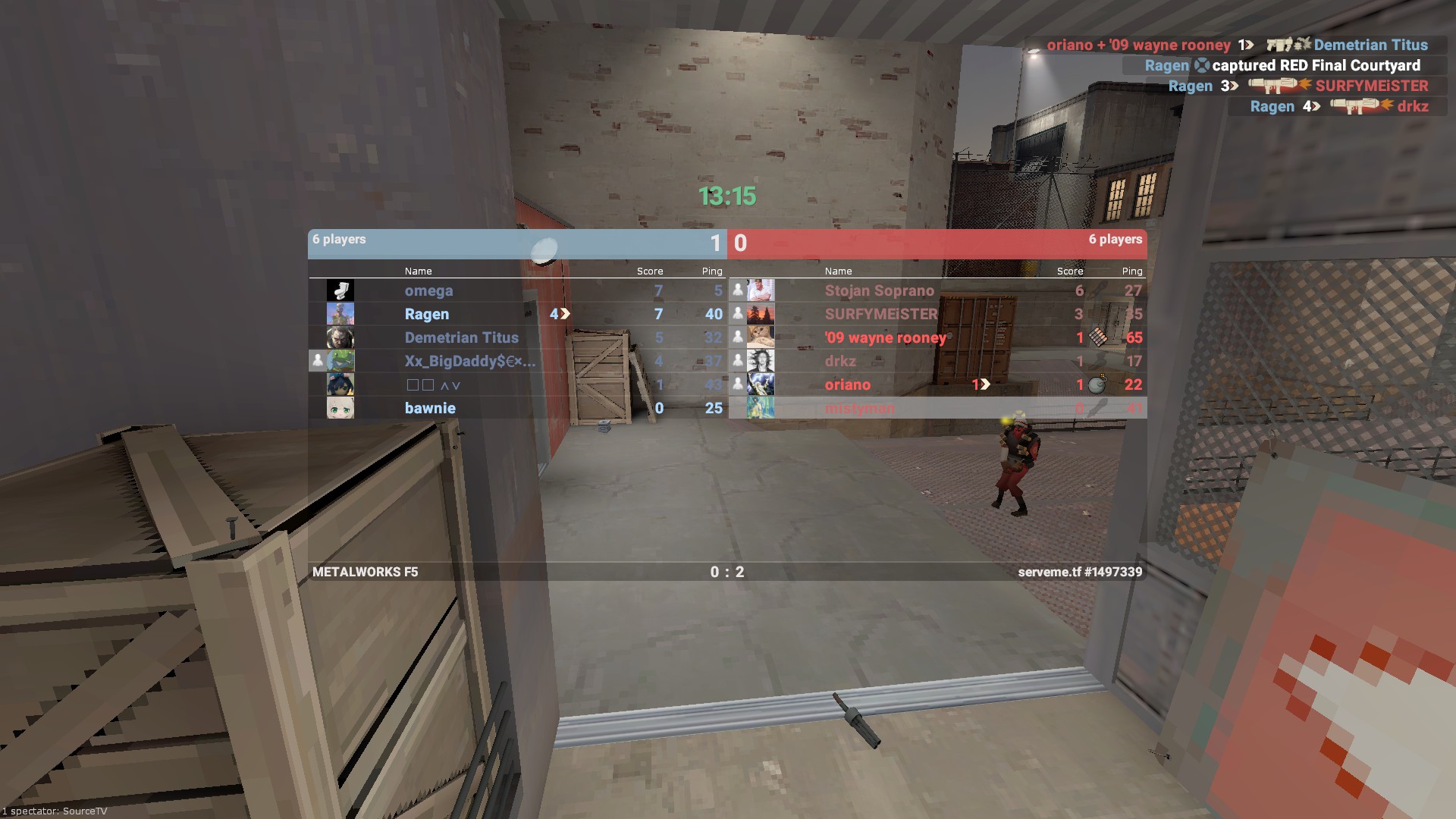Click the Xx_BigDaddy player row
The width and height of the screenshot is (1456, 819).
tap(469, 361)
